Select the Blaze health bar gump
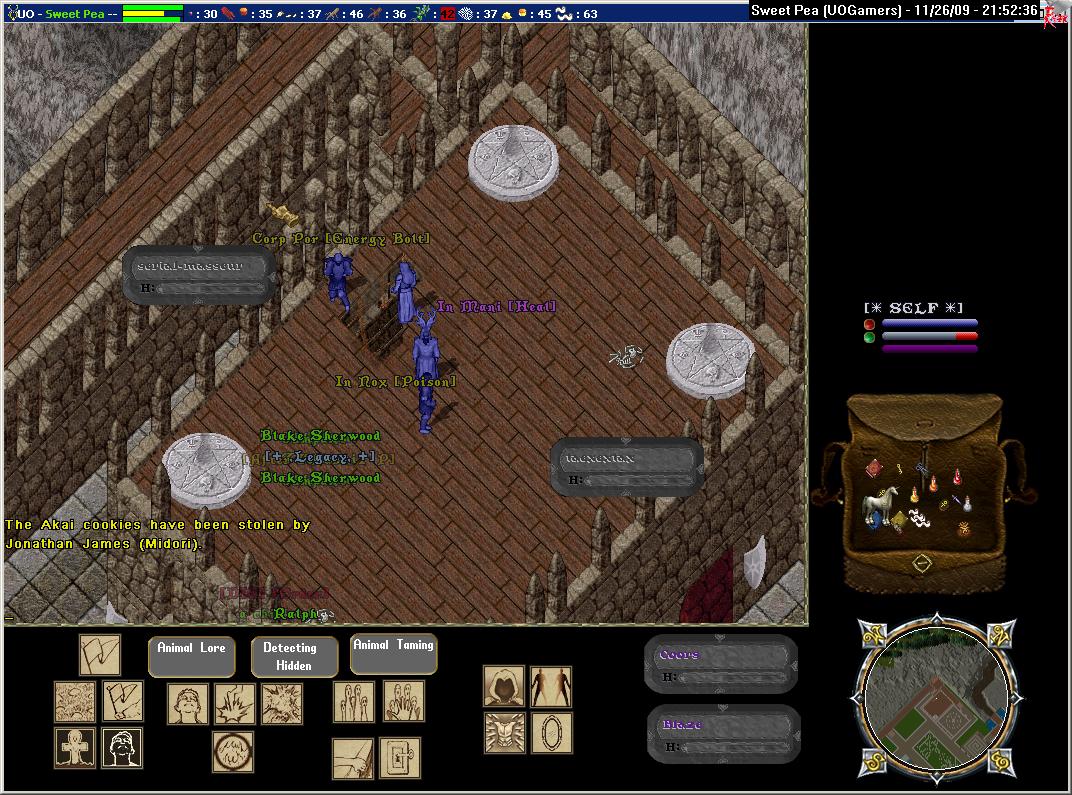The image size is (1072, 795). point(721,733)
